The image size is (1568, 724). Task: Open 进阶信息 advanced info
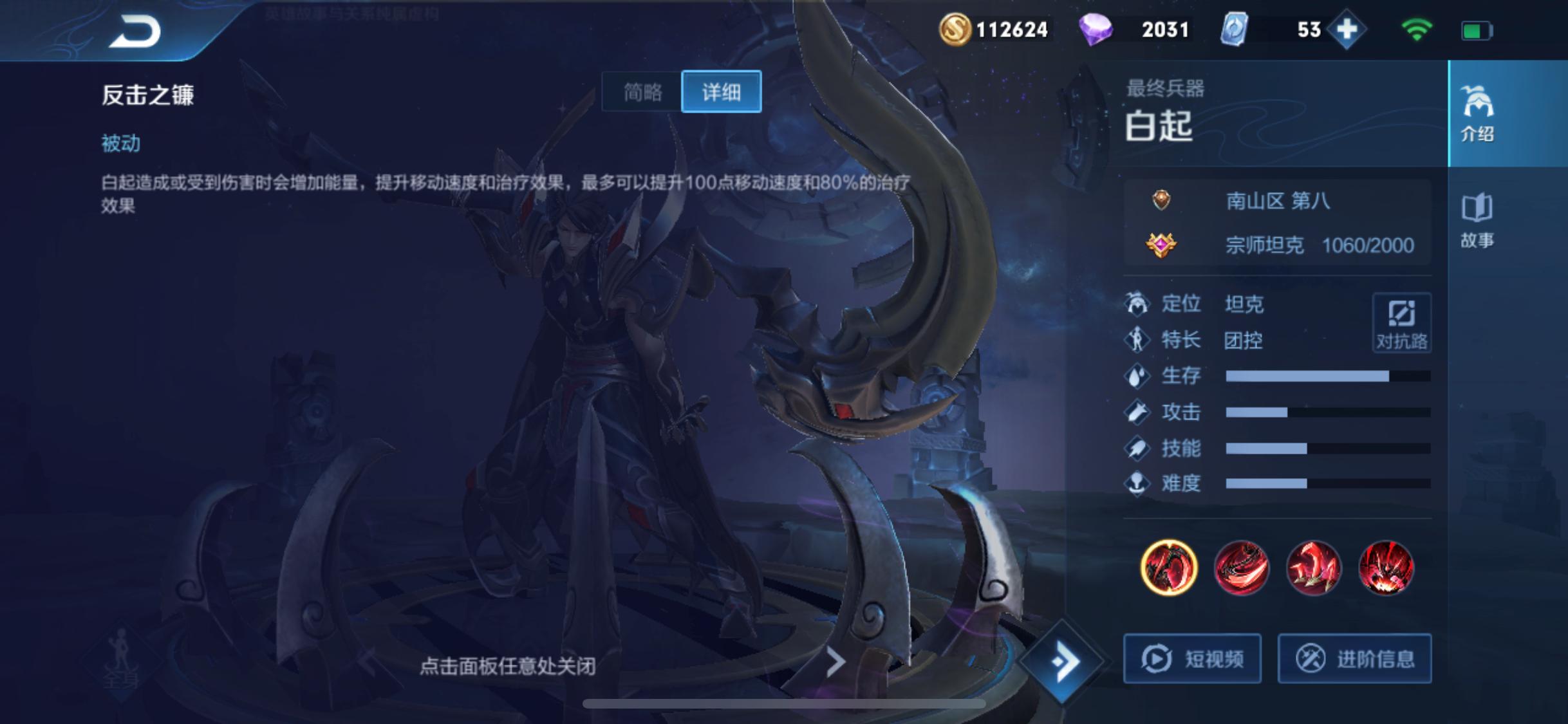[x=1354, y=658]
